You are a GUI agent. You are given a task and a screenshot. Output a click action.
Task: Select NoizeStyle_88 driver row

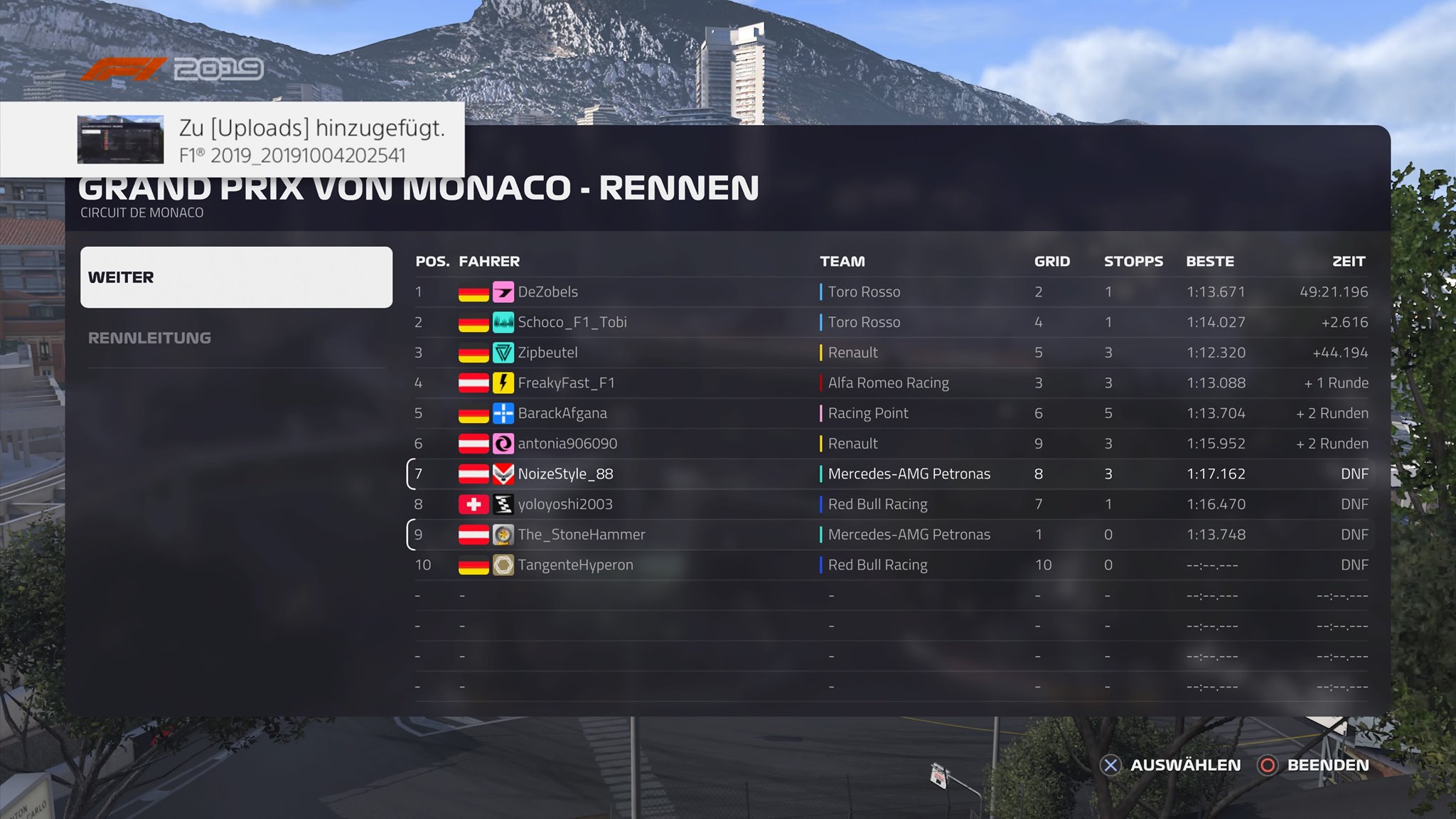564,474
